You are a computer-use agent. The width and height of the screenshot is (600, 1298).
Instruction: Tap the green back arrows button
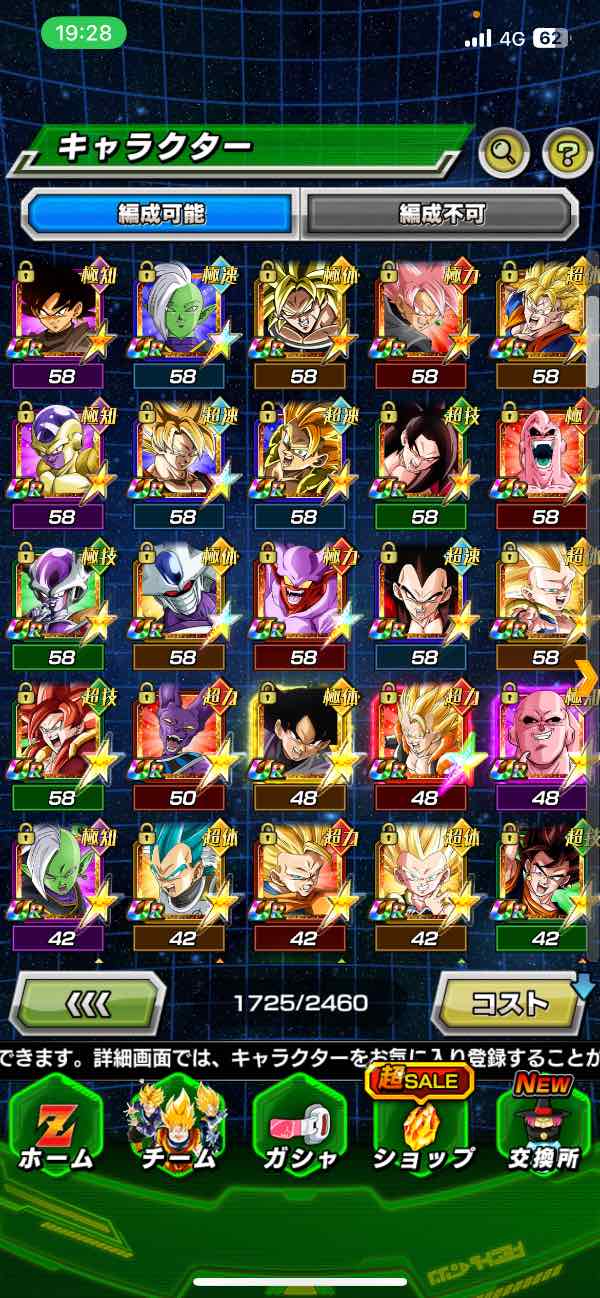(88, 1003)
